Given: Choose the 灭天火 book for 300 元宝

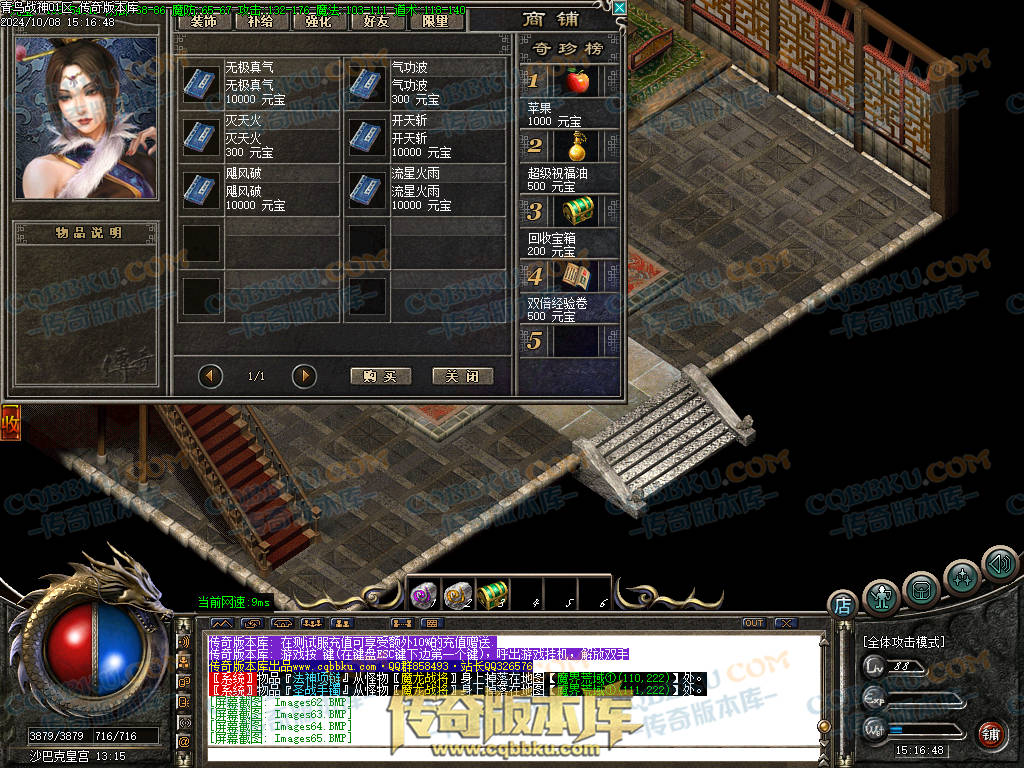Looking at the screenshot, I should (201, 136).
